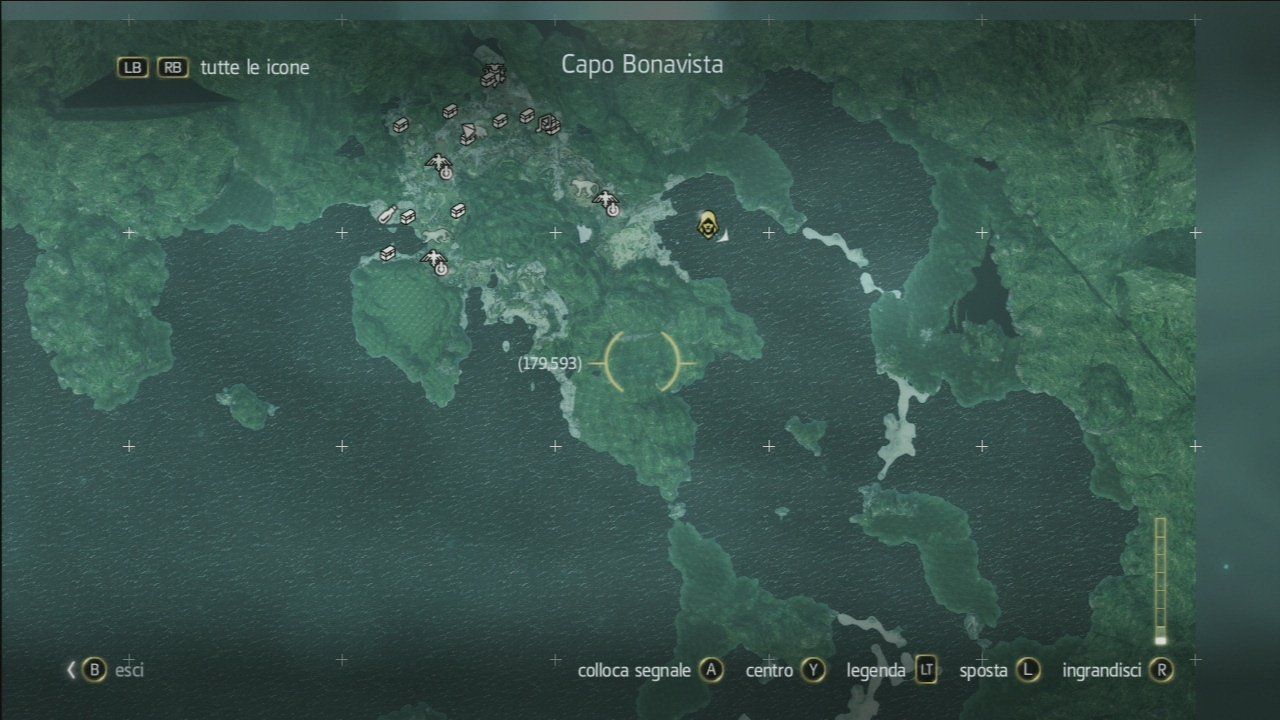Select the message in a bottle icon

[x=385, y=215]
